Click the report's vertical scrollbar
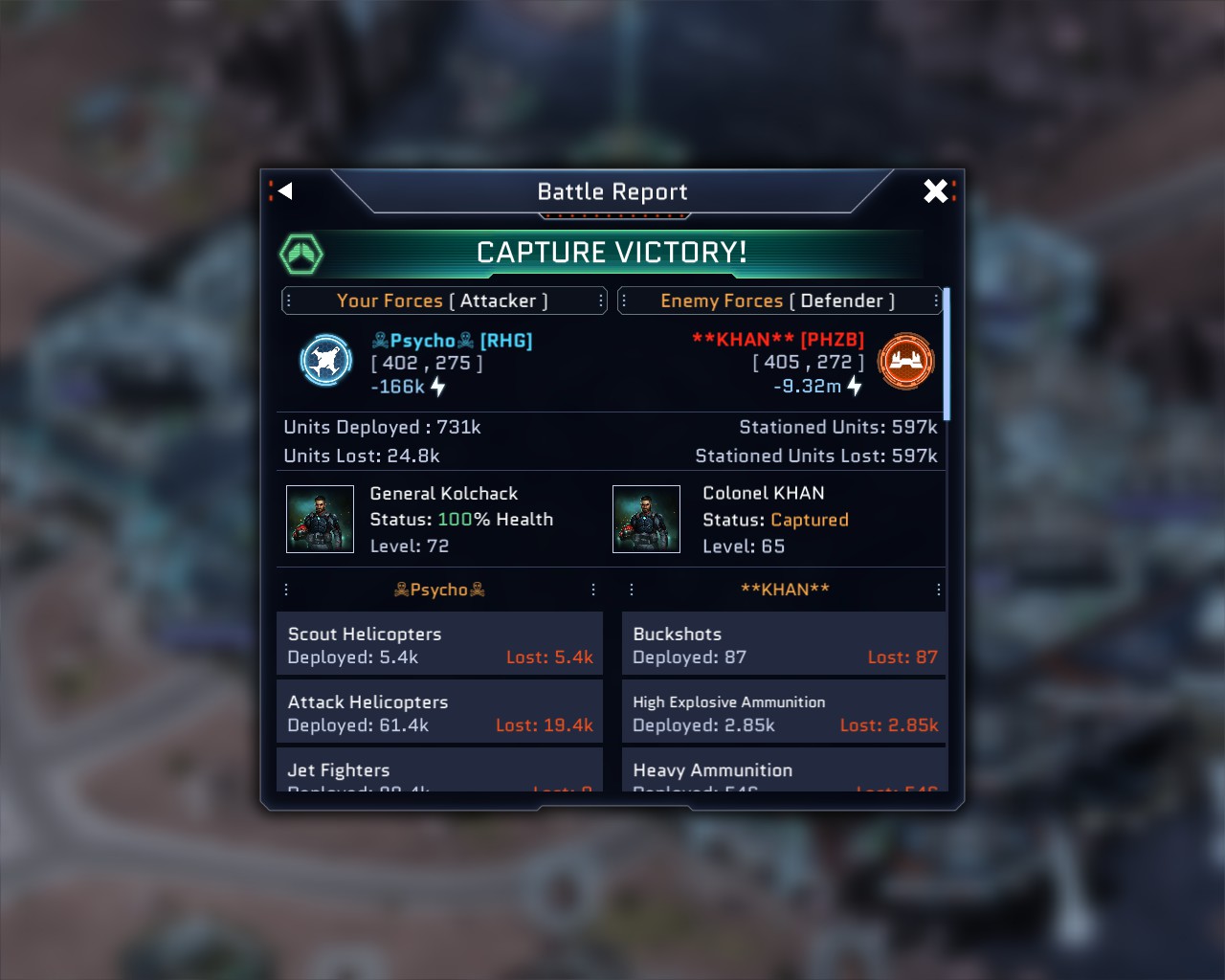Screen dimensions: 1225x980 coord(947,354)
